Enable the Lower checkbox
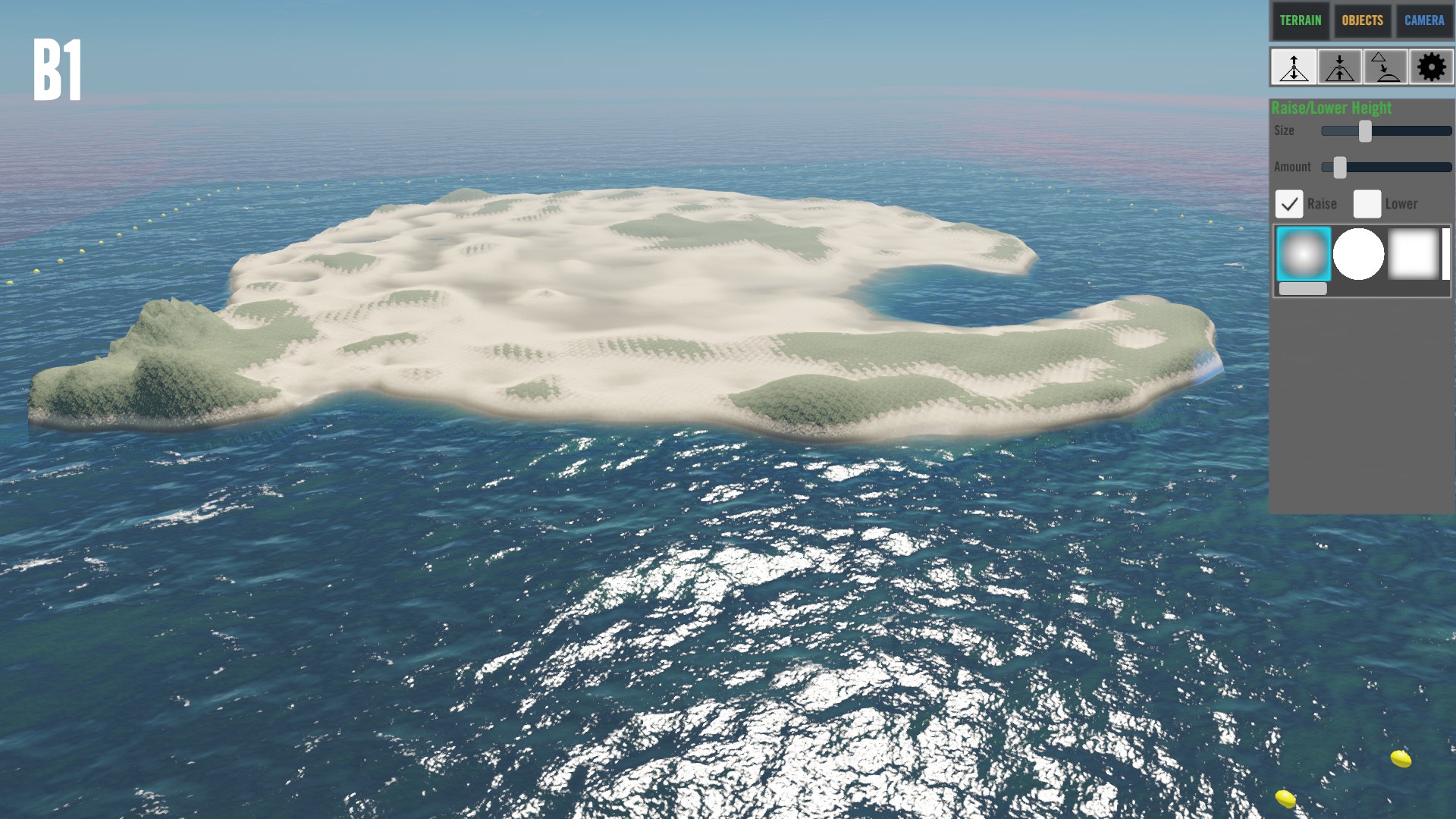The width and height of the screenshot is (1456, 819). (1367, 204)
